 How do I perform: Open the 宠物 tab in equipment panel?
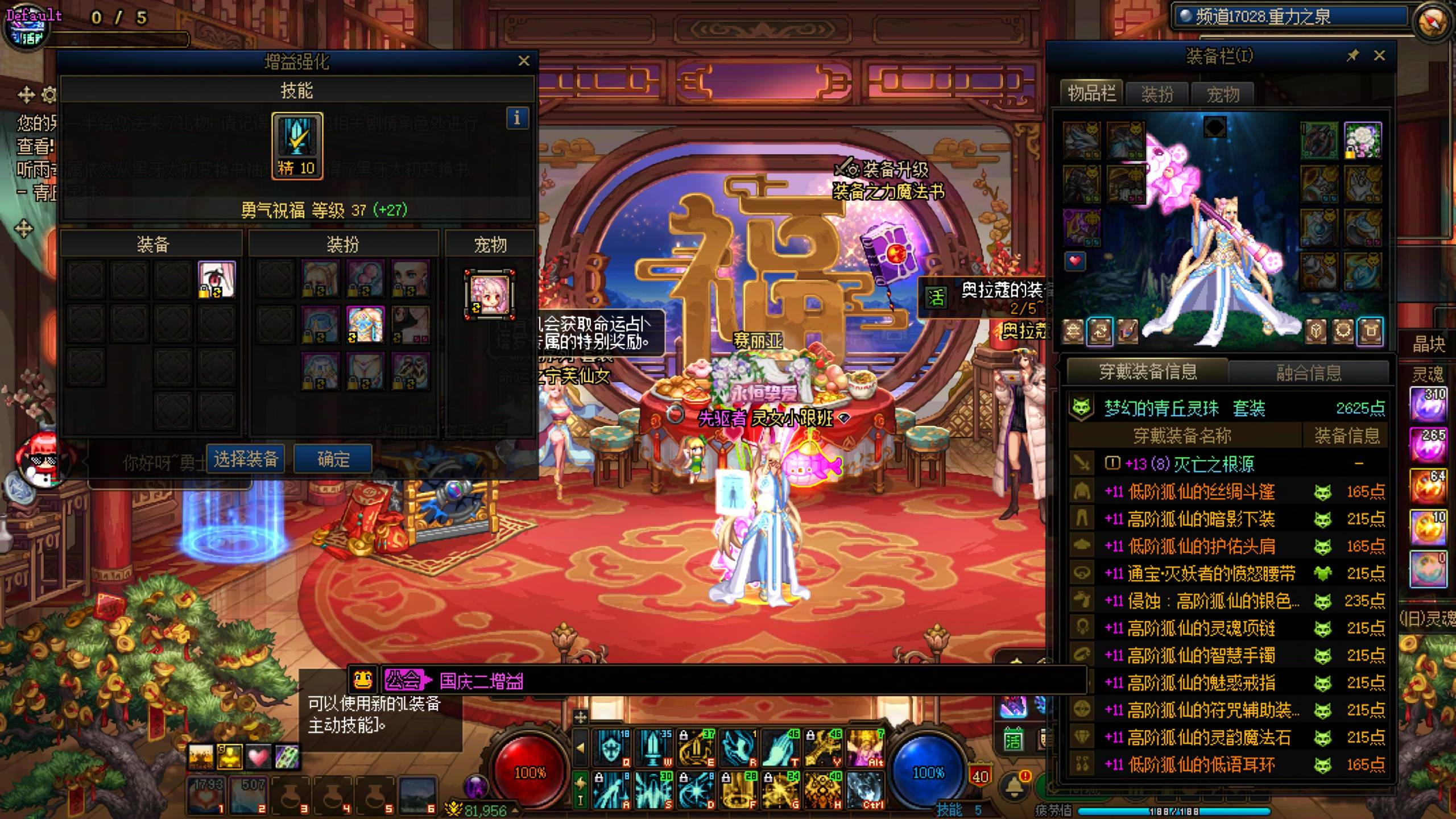point(1223,94)
